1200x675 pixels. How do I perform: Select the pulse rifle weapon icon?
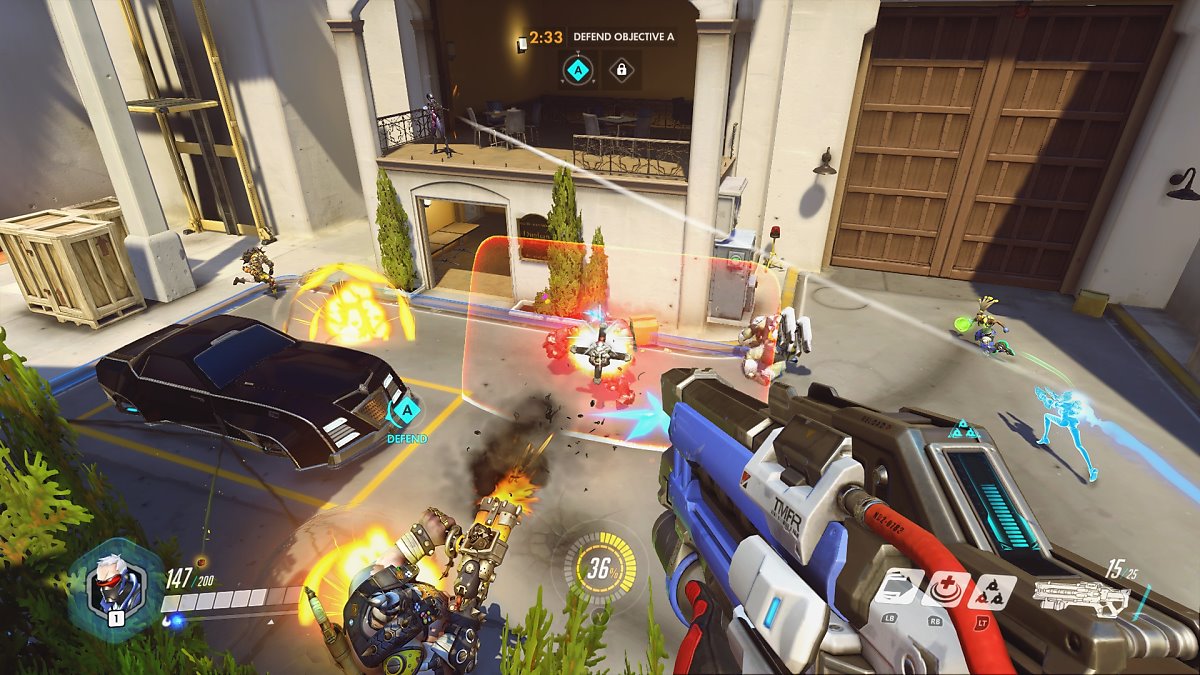click(1082, 598)
